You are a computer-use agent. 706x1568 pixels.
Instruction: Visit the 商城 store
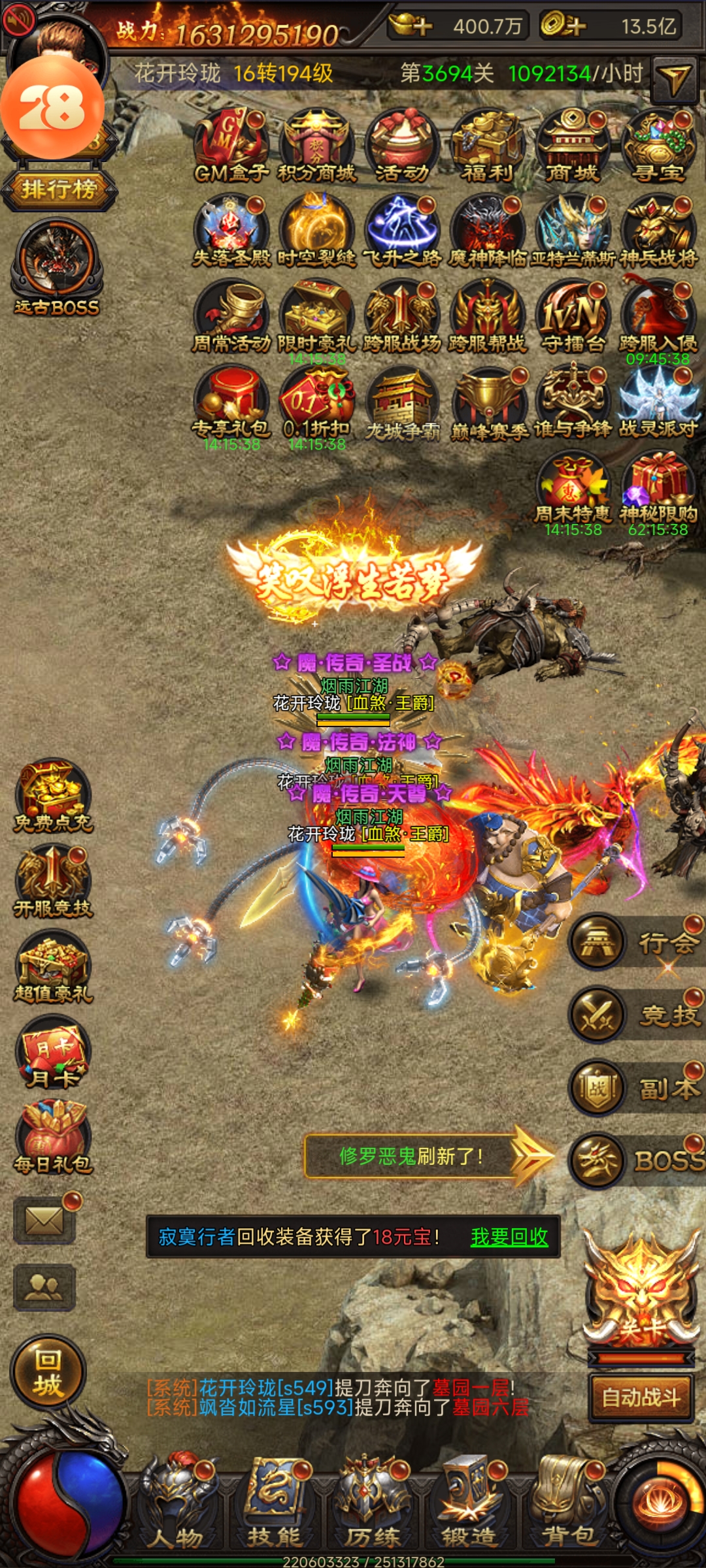coord(573,146)
